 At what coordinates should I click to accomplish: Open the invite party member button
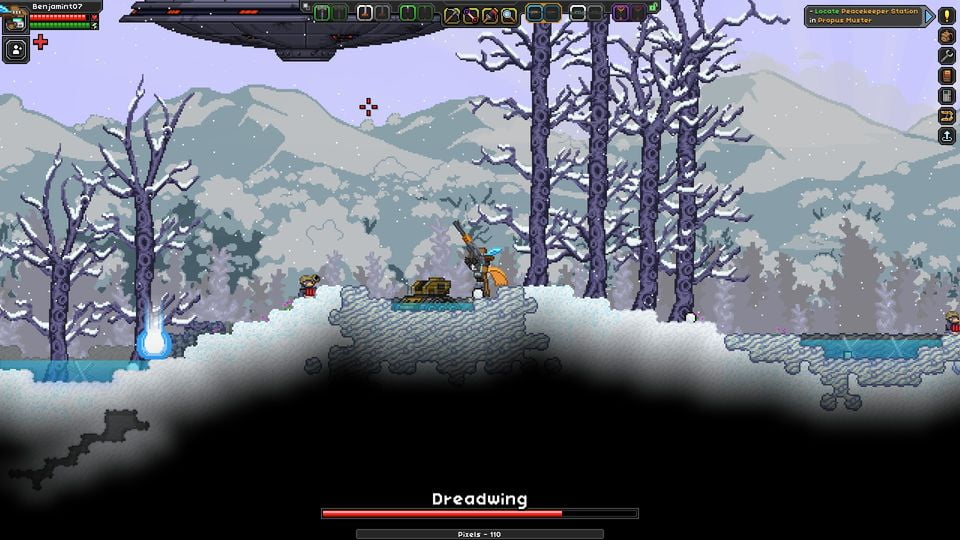tap(15, 50)
